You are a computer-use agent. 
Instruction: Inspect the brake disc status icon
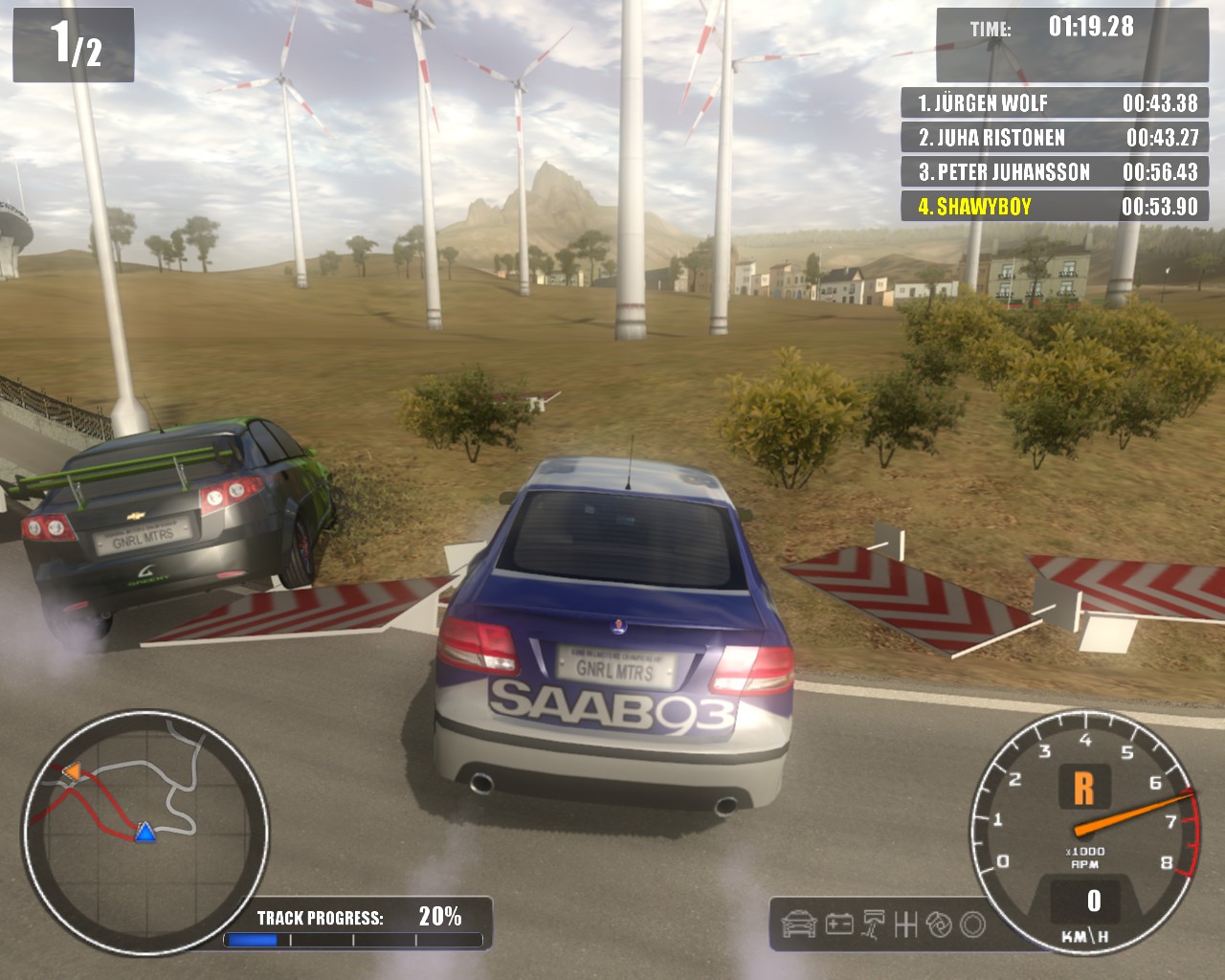939,924
